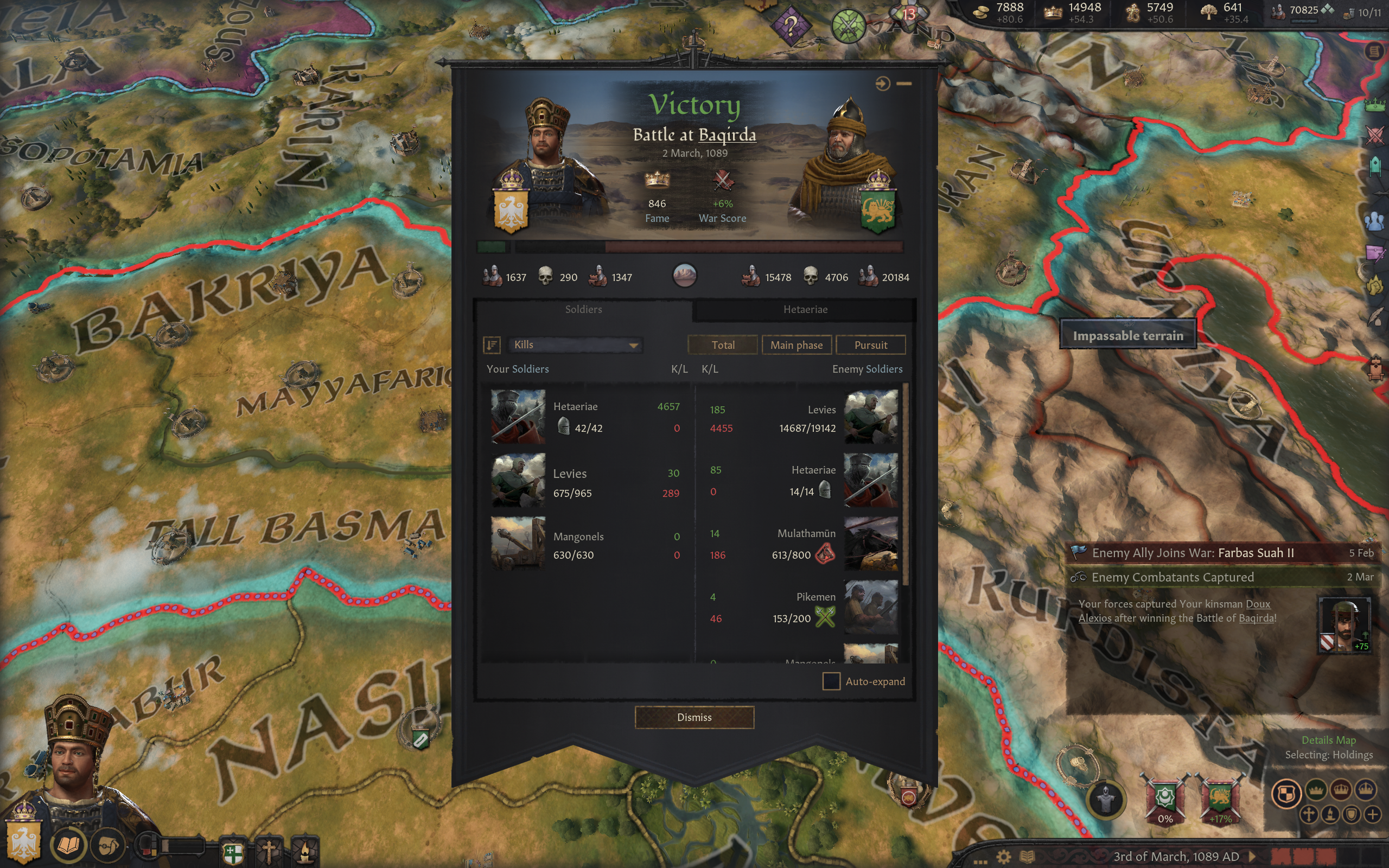1389x868 pixels.
Task: Minimize the battle summary window
Action: tap(904, 84)
